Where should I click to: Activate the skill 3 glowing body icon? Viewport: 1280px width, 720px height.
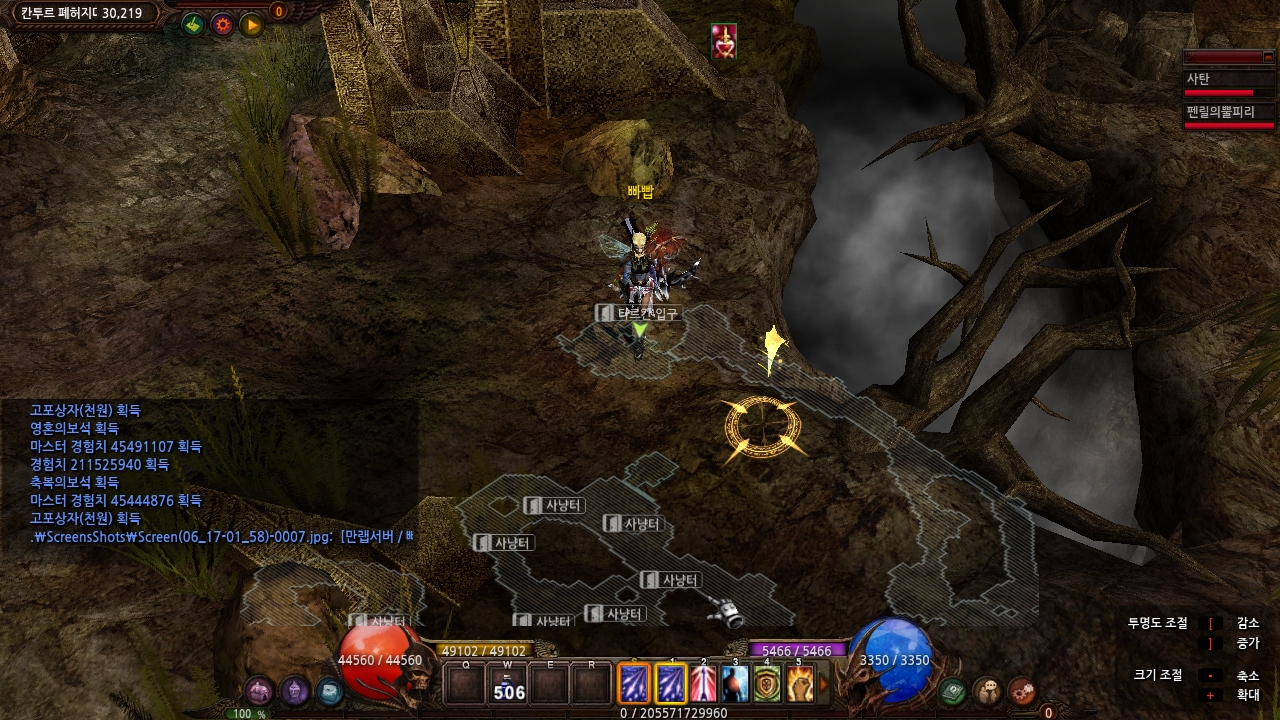[735, 685]
